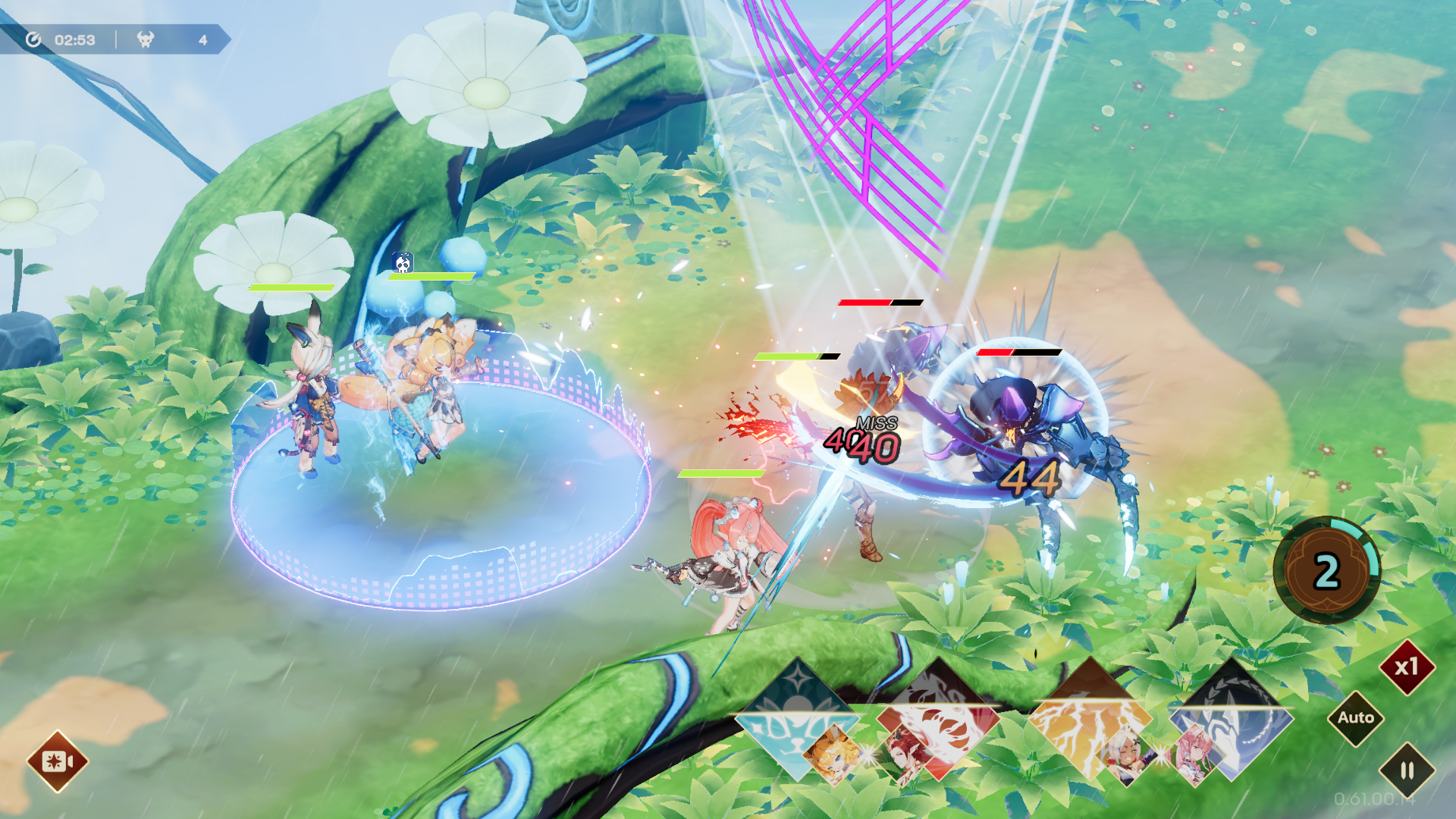This screenshot has height=819, width=1456.
Task: Click the panda marker above the enemy
Action: (x=402, y=263)
